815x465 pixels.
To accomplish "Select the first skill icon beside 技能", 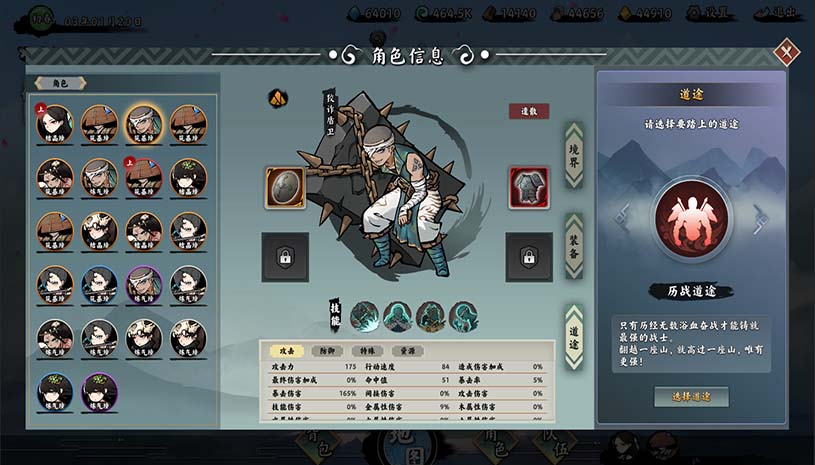I will 365,316.
